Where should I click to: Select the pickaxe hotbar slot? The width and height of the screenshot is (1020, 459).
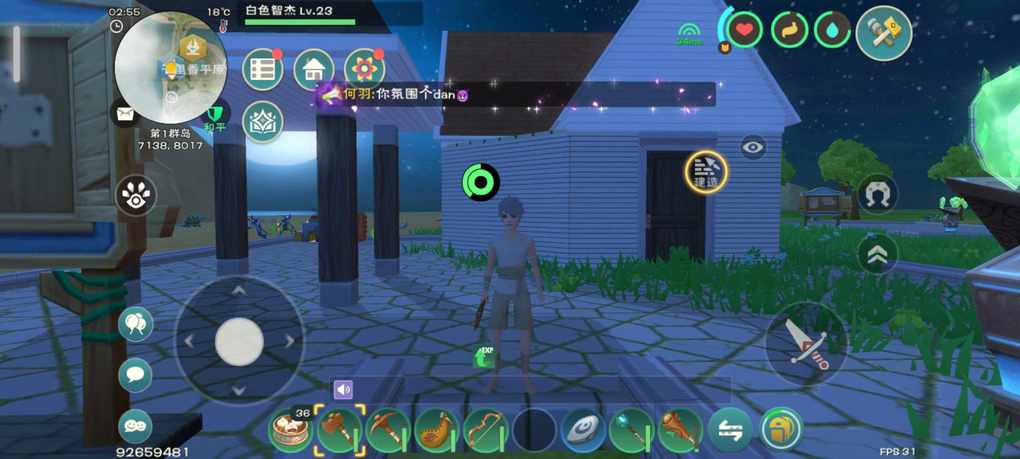click(388, 431)
